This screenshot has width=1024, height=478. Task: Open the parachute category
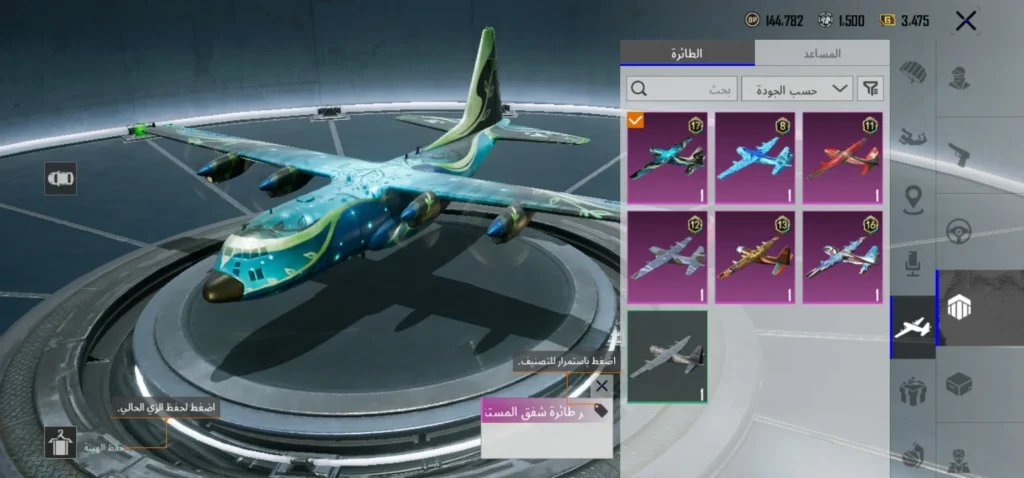point(912,73)
